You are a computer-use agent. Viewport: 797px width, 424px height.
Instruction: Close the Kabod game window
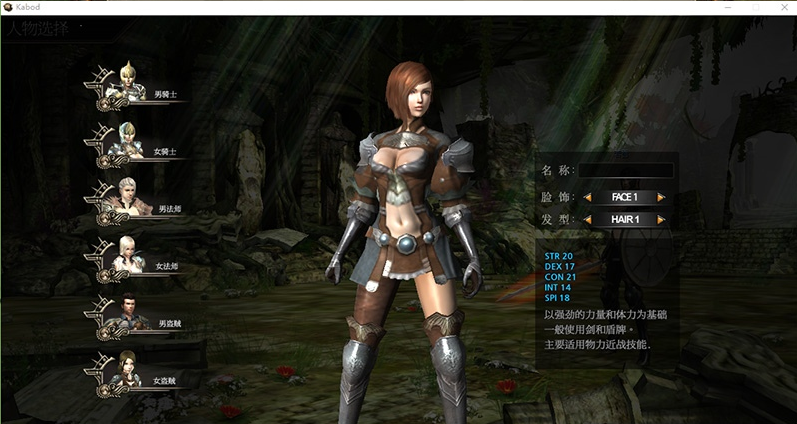click(x=783, y=7)
